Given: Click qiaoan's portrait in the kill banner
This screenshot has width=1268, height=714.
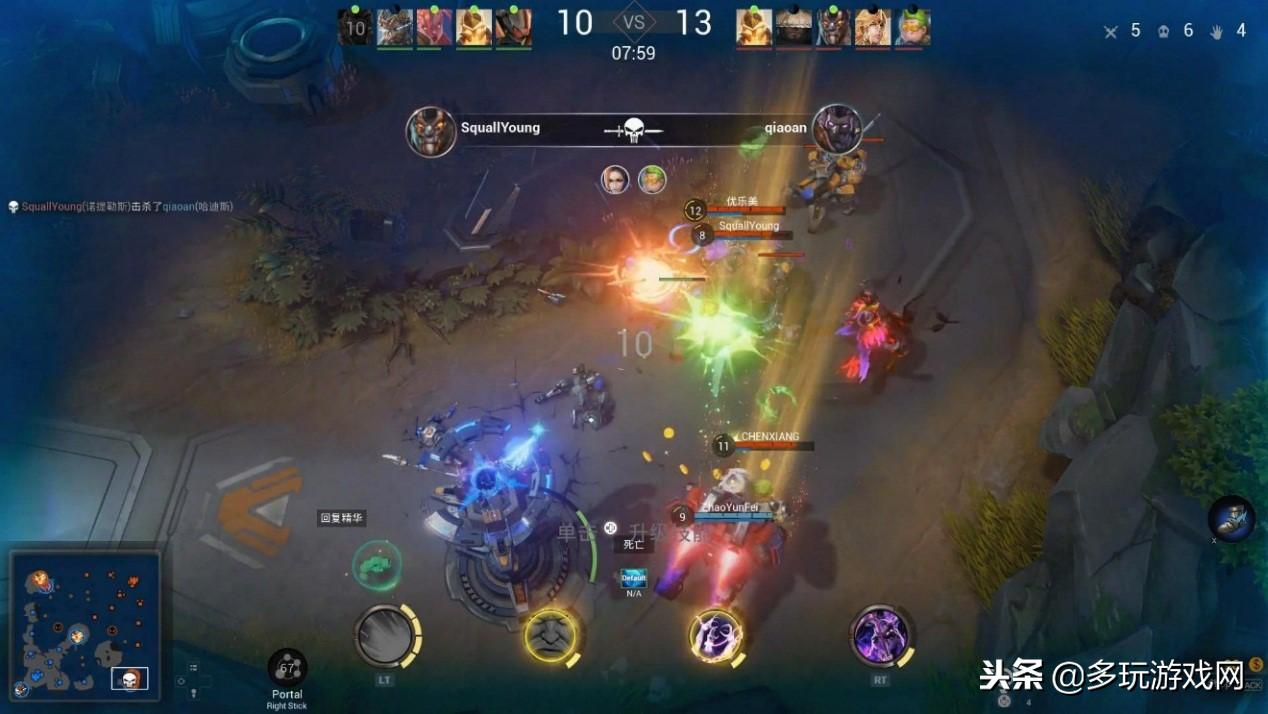Looking at the screenshot, I should [837, 130].
